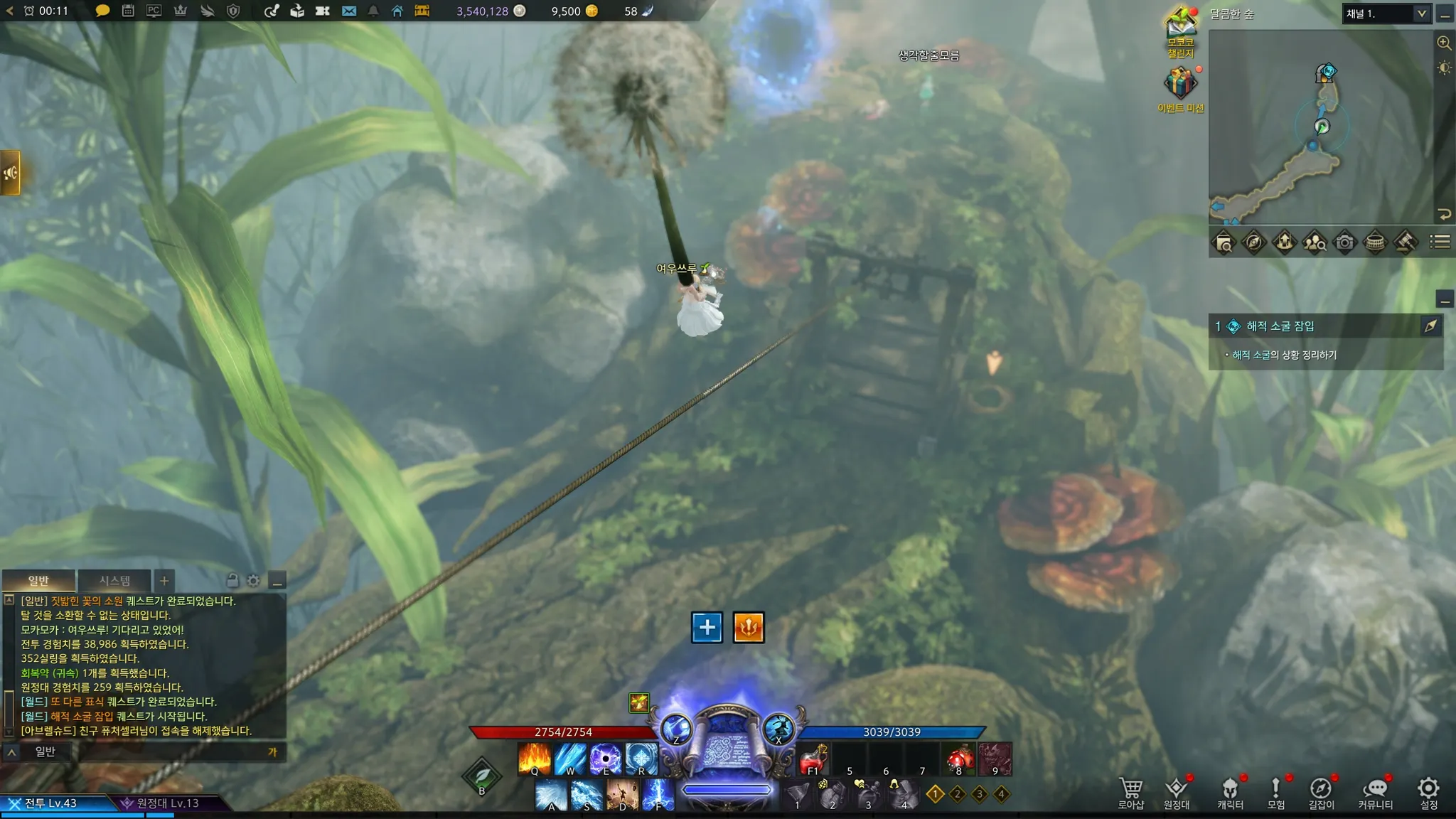Add a new chat tab
The image size is (1456, 819).
point(164,581)
